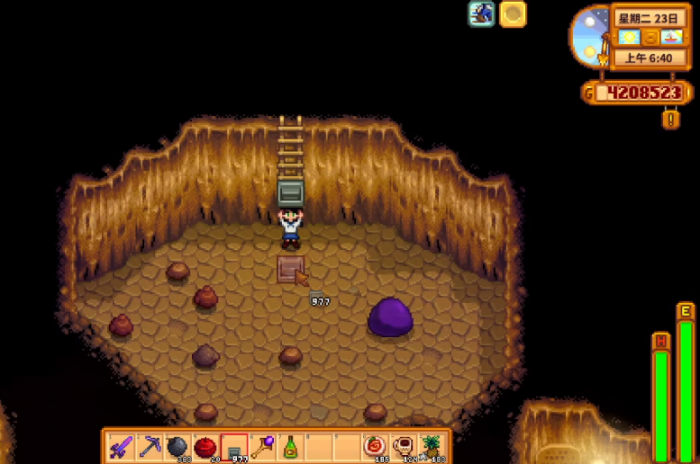Click the speed buff icon
Screen dimensions: 700x464
click(482, 14)
